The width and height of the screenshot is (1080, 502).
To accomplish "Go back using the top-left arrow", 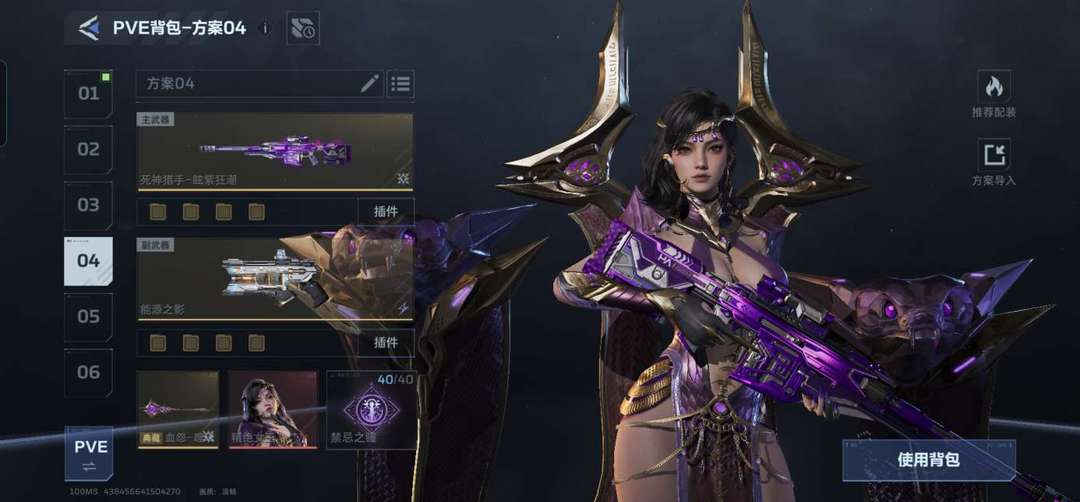I will (89, 28).
